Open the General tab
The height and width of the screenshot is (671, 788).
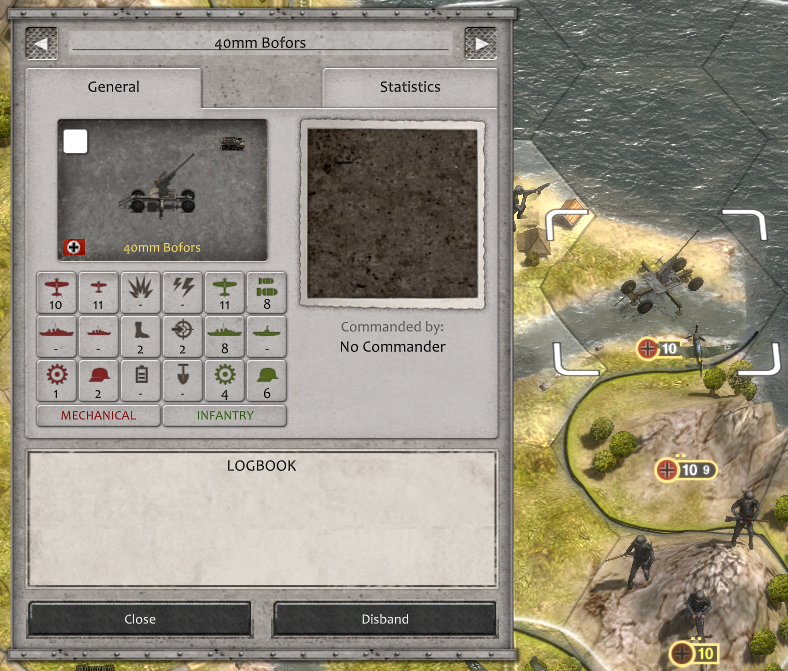tap(114, 87)
